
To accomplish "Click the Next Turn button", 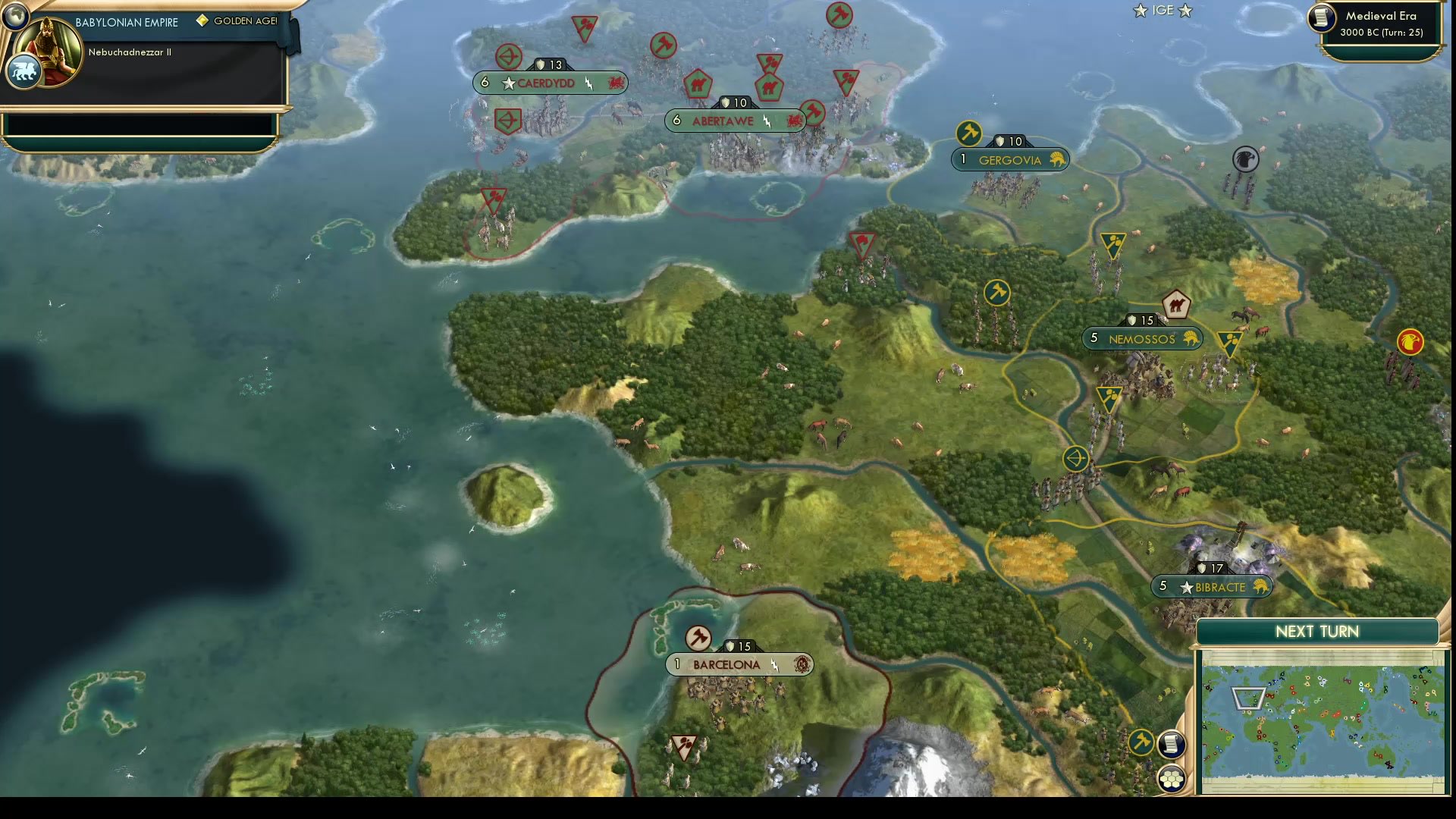I will 1319,631.
